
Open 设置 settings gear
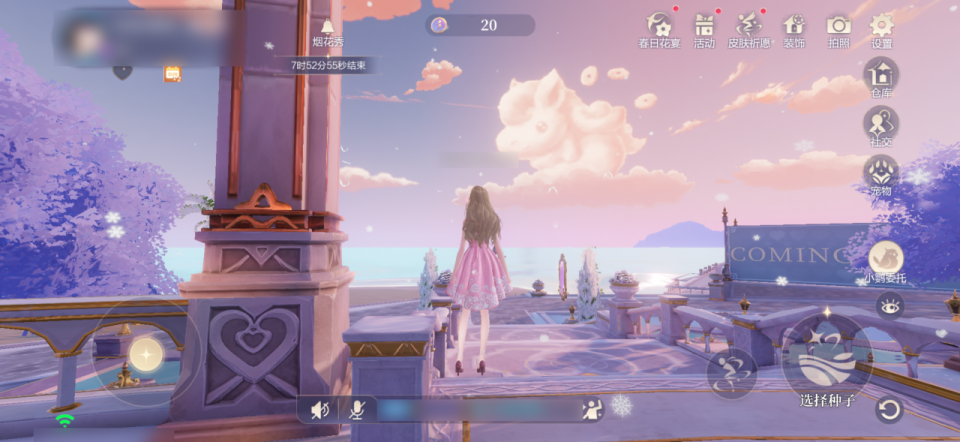point(882,28)
